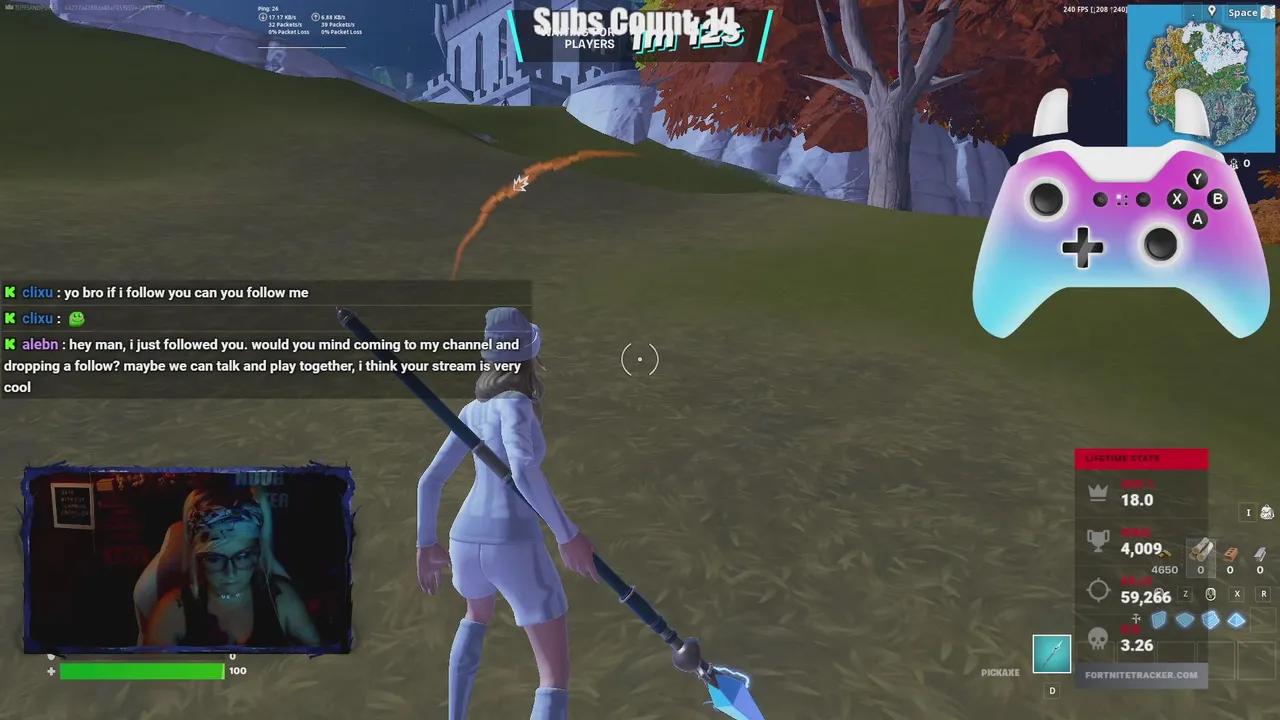The width and height of the screenshot is (1280, 720).
Task: Select the wall build piece bound to Z
Action: (x=1159, y=620)
